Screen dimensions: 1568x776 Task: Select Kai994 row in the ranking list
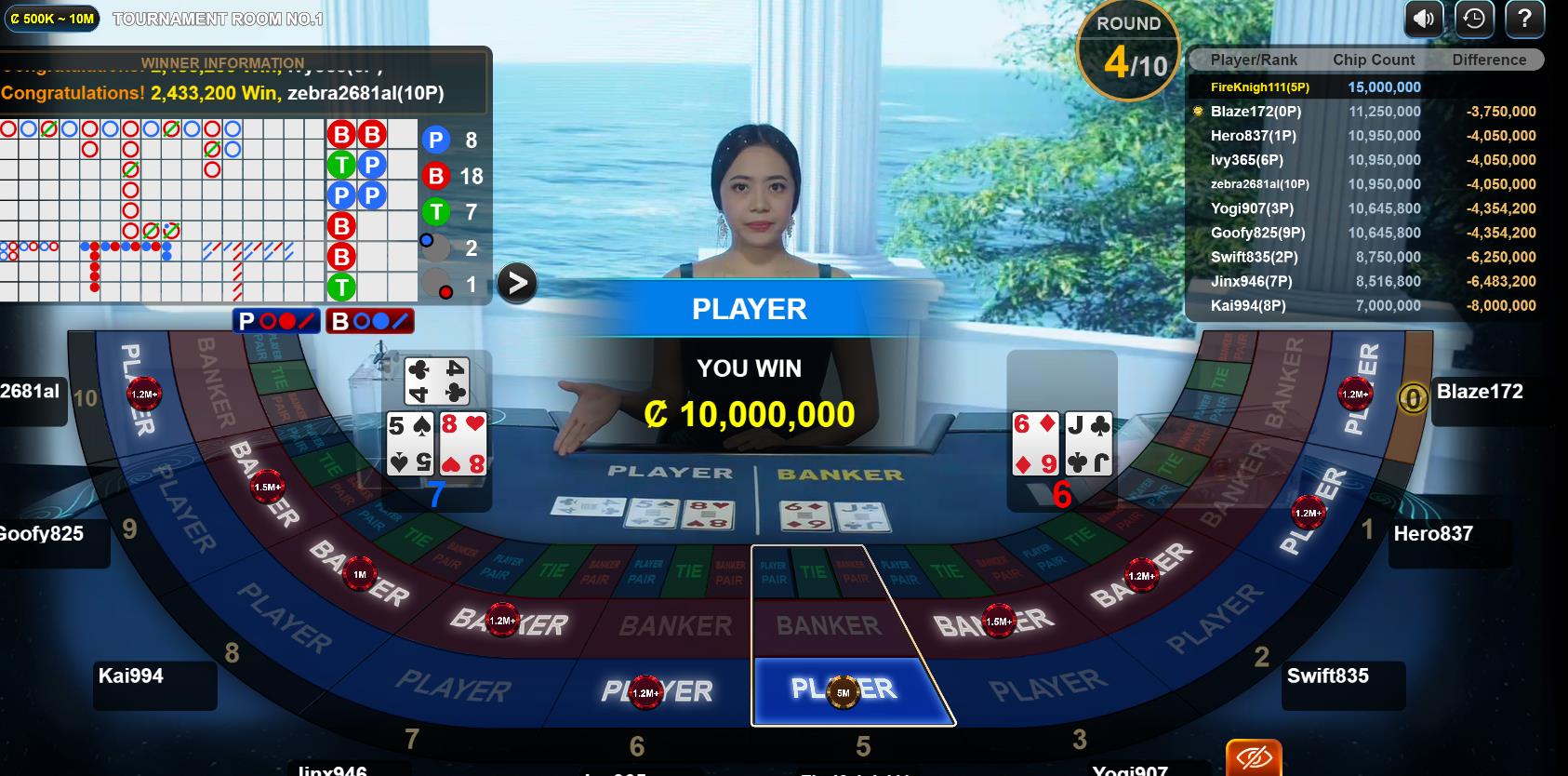coord(1363,305)
